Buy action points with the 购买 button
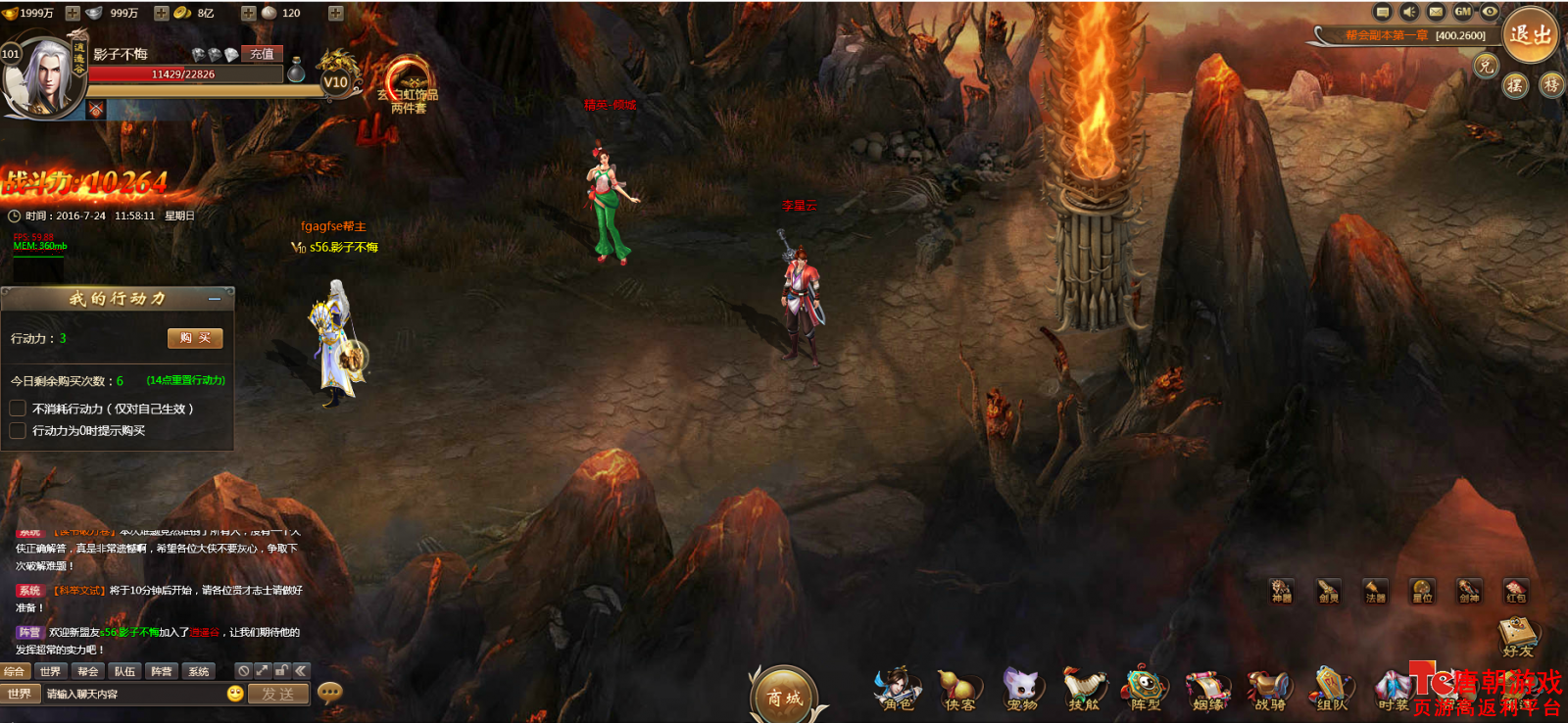This screenshot has width=1568, height=723. 195,338
